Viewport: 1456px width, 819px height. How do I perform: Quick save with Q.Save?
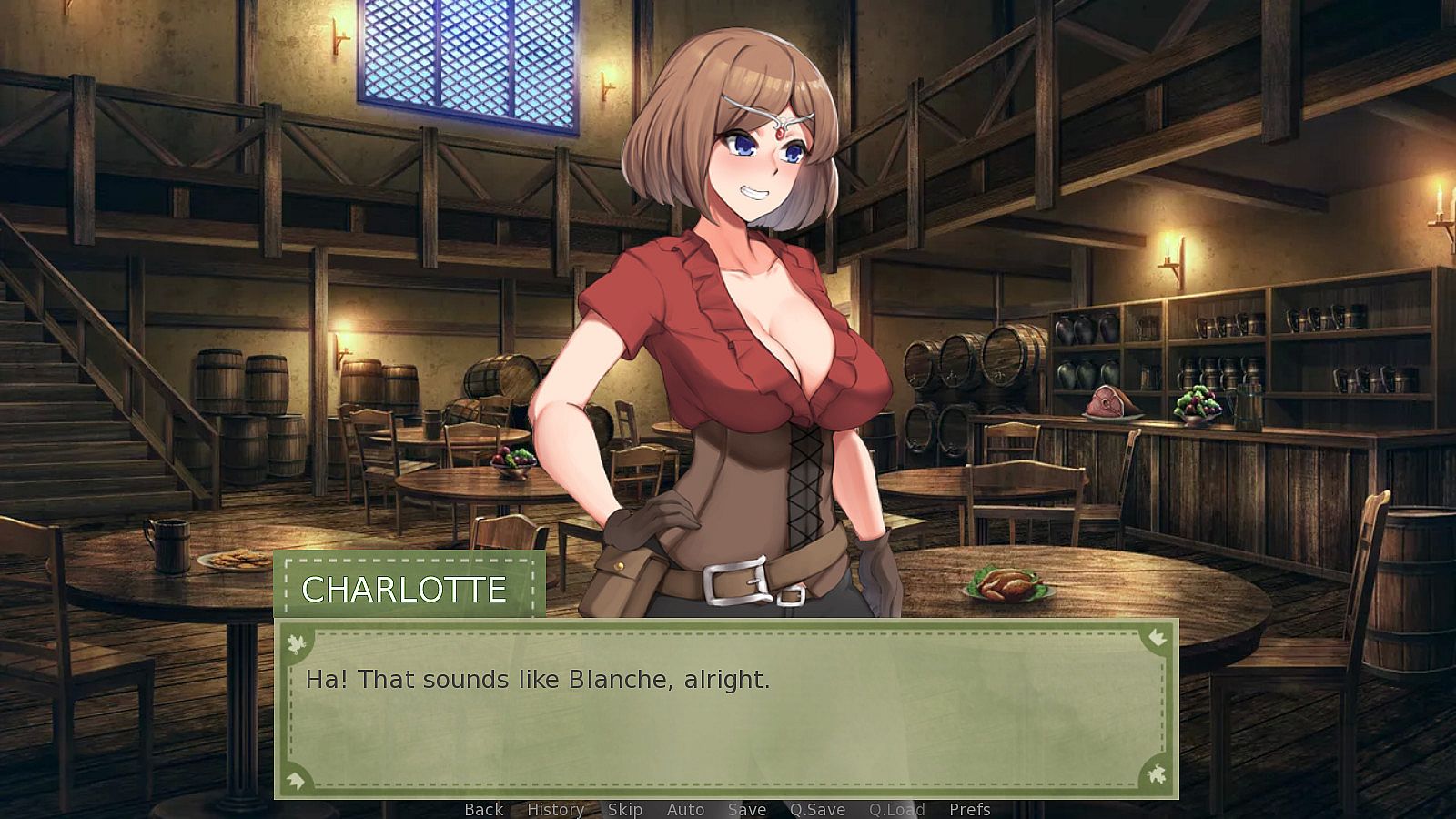point(817,809)
